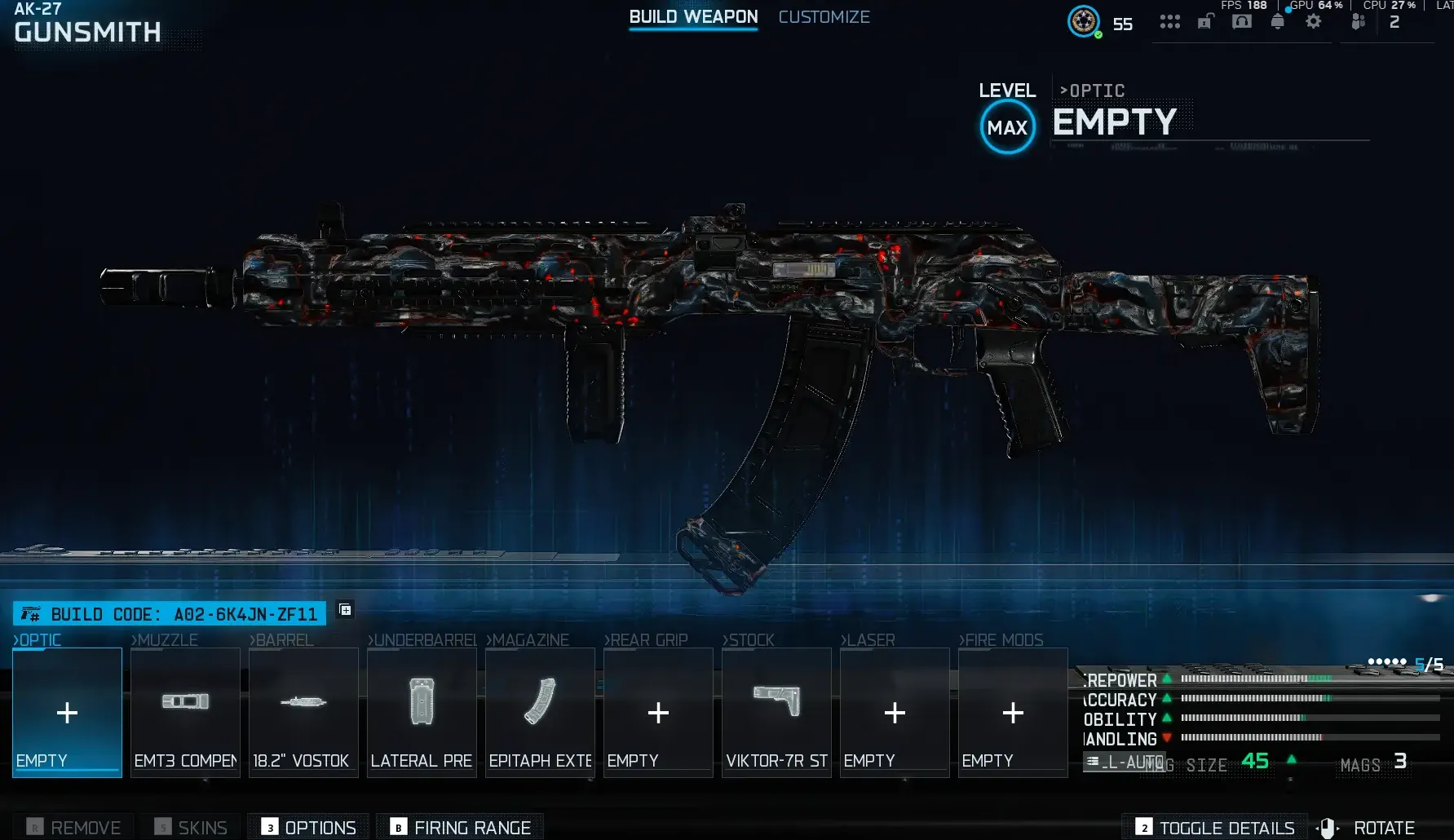This screenshot has width=1454, height=840.
Task: Open the voice chat headset icon
Action: coord(1241,22)
